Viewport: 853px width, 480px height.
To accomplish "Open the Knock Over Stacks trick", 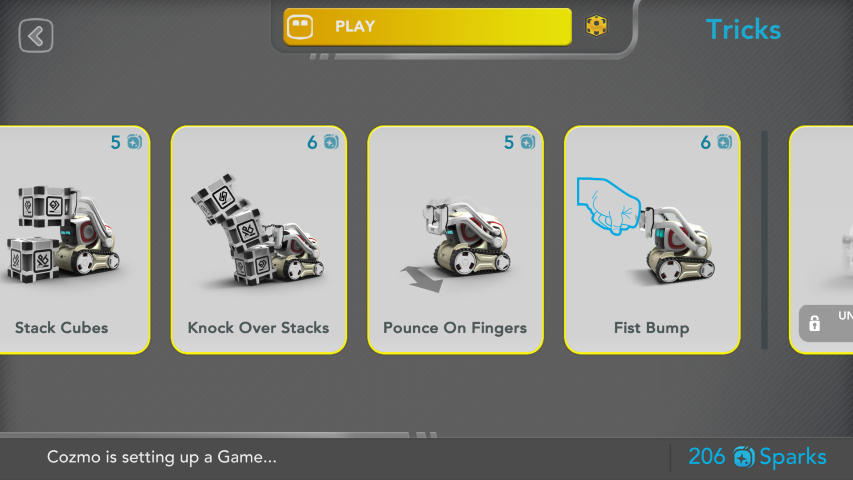I will [x=258, y=240].
